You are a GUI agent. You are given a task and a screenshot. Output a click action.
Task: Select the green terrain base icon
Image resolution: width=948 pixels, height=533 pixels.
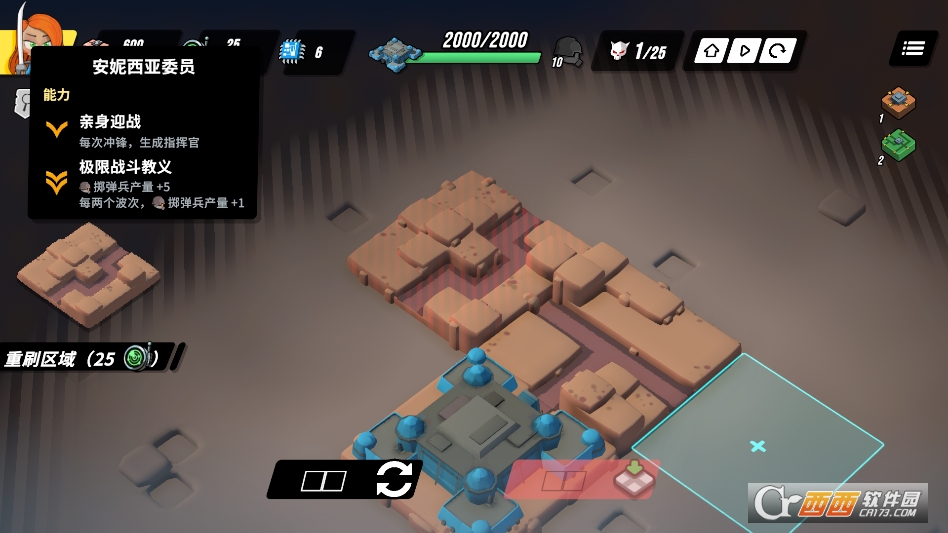[x=898, y=146]
